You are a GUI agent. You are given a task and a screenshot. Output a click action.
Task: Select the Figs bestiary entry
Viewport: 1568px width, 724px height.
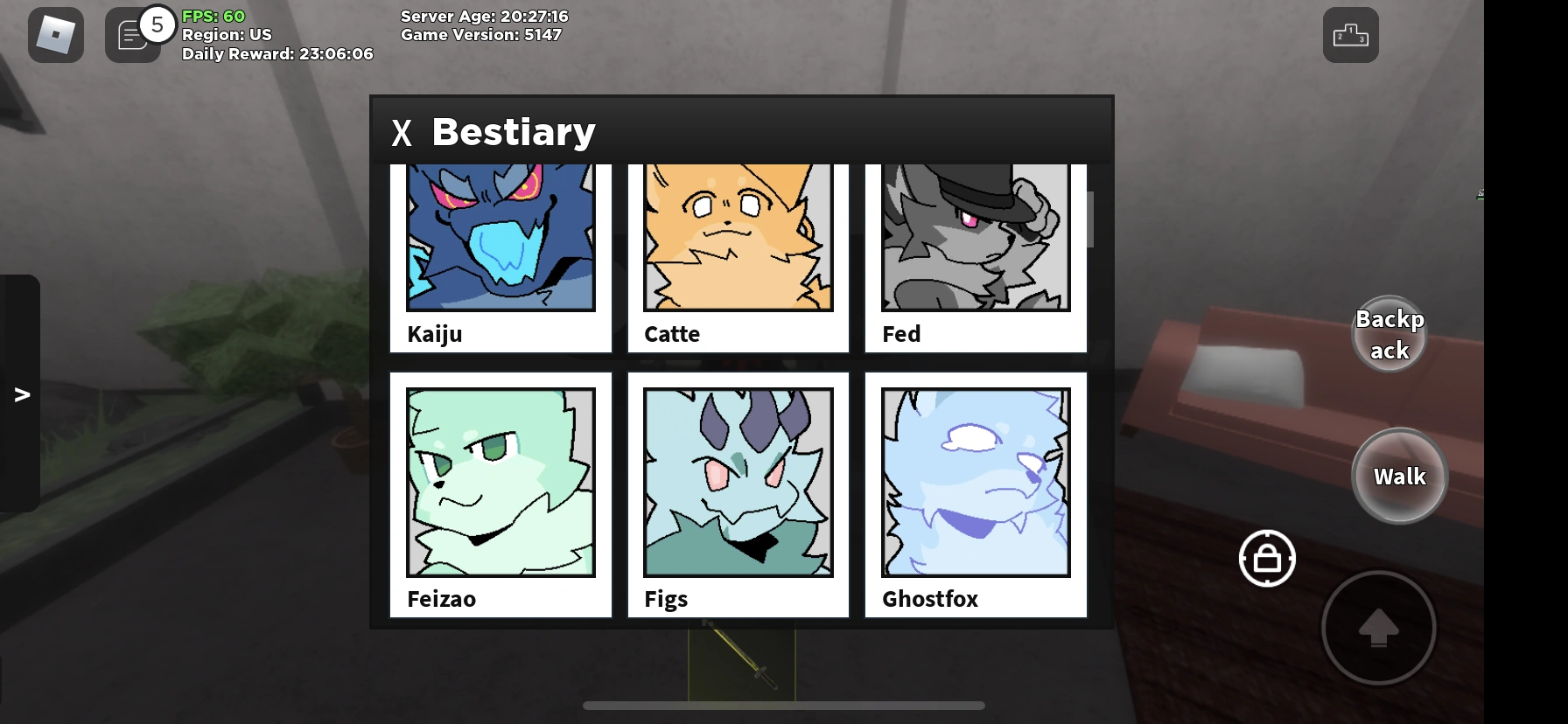pyautogui.click(x=738, y=494)
